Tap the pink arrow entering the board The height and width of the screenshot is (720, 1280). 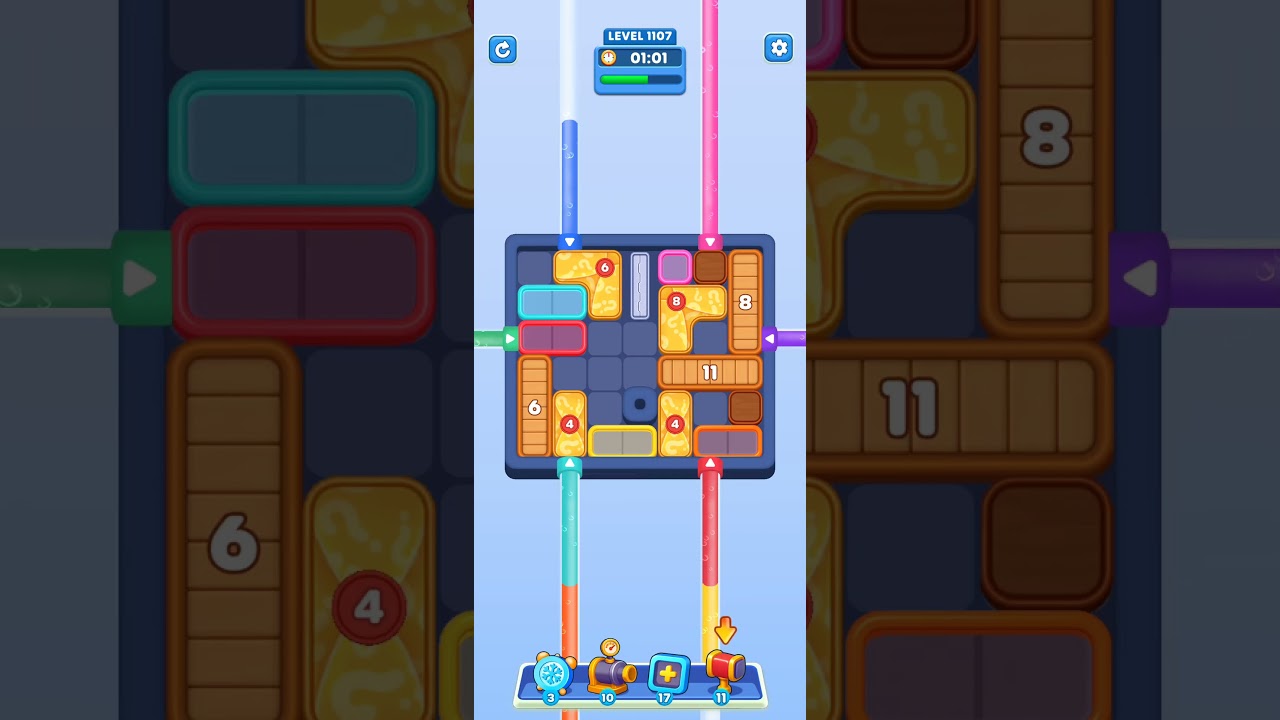coord(711,242)
